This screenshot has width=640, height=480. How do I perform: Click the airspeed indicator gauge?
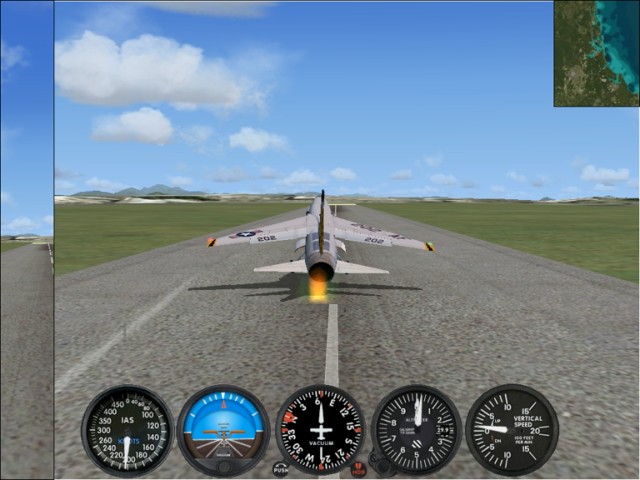(127, 430)
